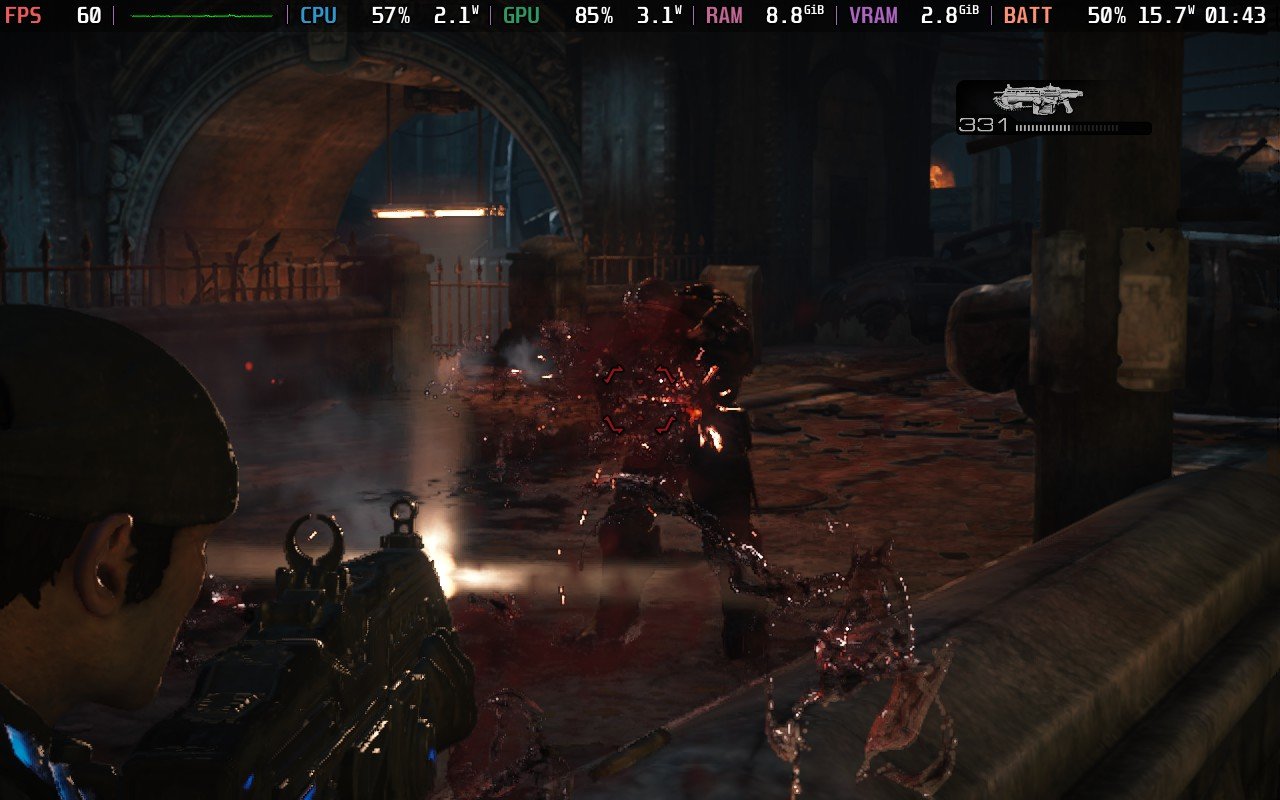Click the red targeting crosshair on the enemy
Image resolution: width=1280 pixels, height=800 pixels.
pos(640,400)
